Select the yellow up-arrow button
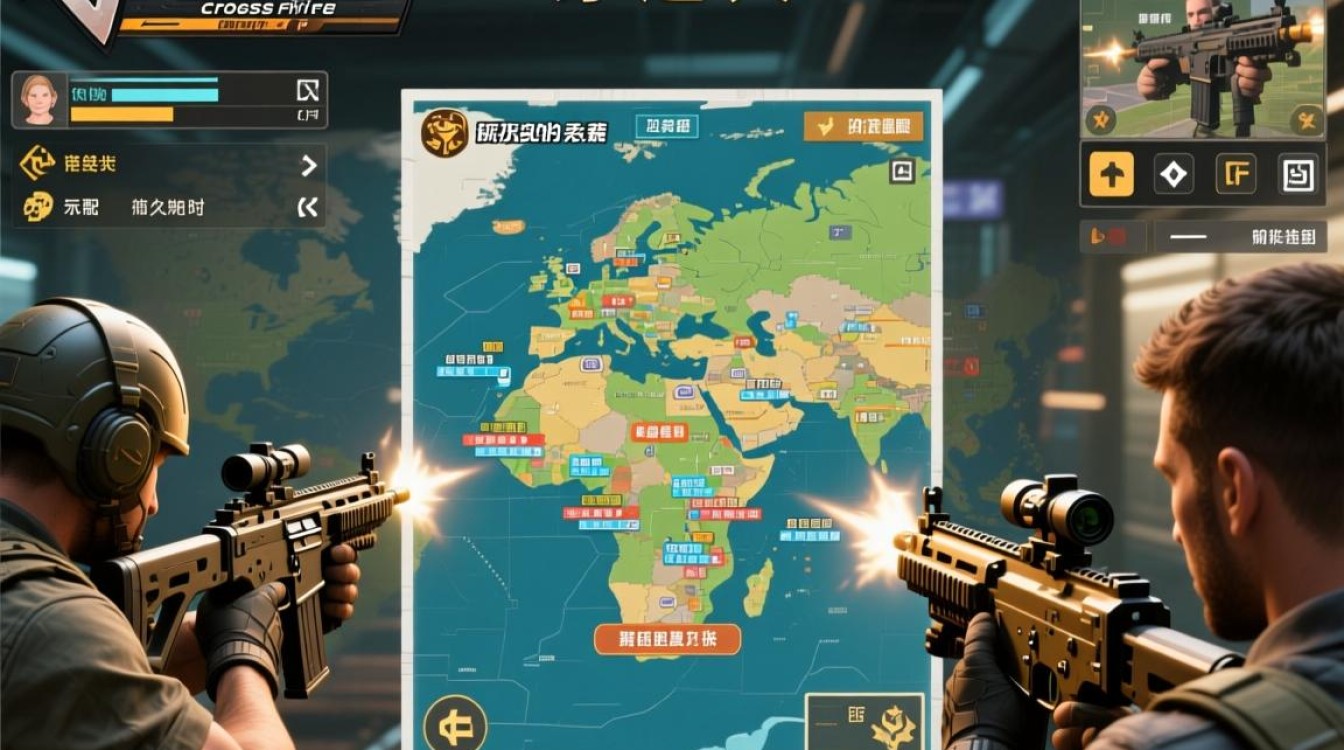1344x750 pixels. pyautogui.click(x=1111, y=174)
